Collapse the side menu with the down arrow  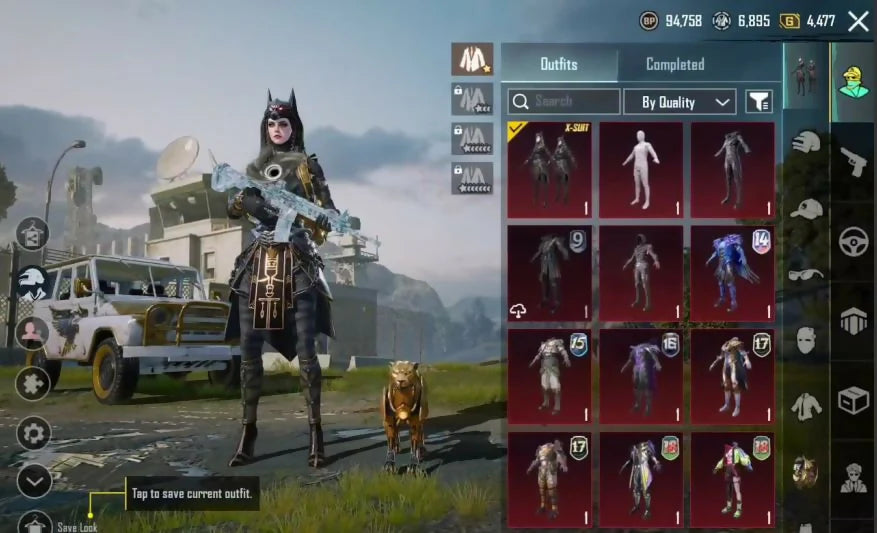34,481
